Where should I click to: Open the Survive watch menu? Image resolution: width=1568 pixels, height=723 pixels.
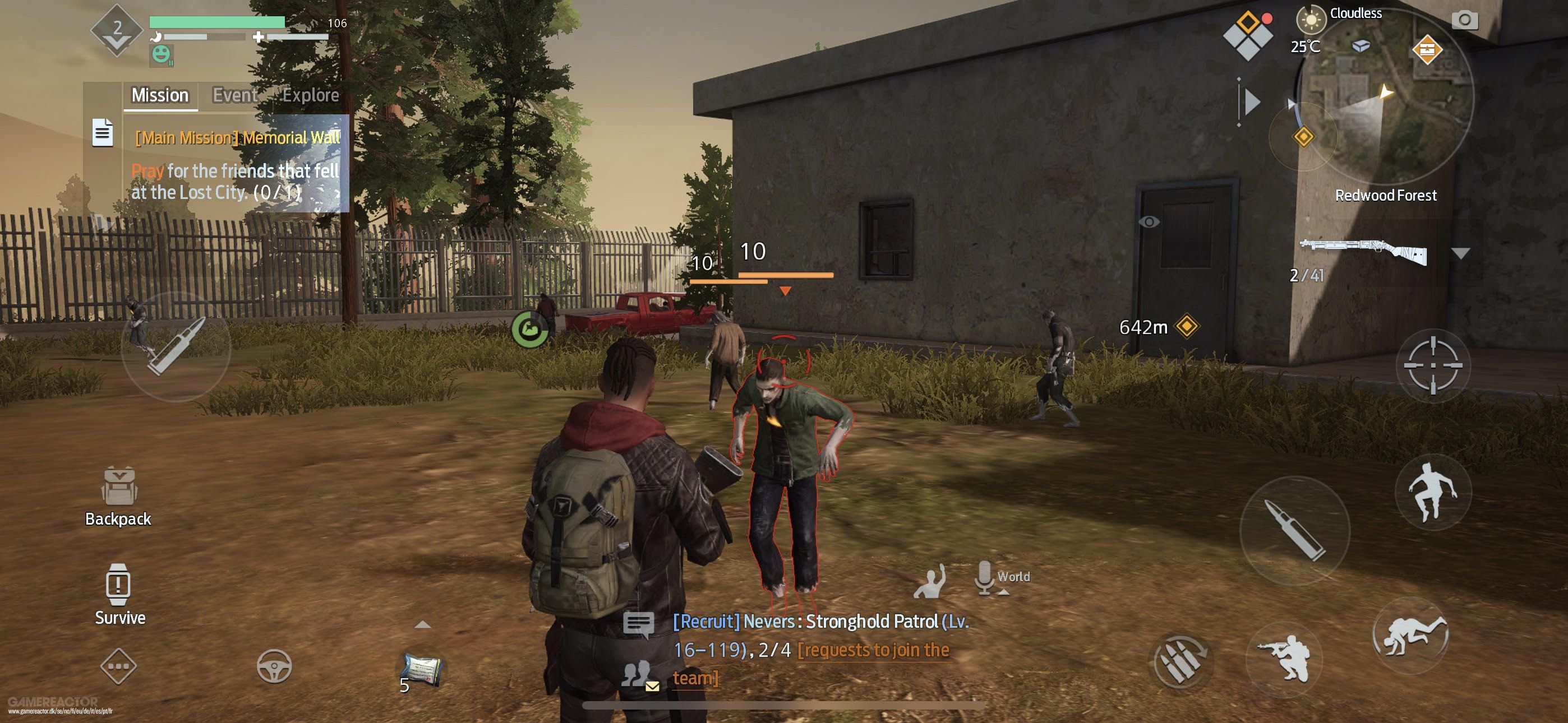tap(119, 594)
